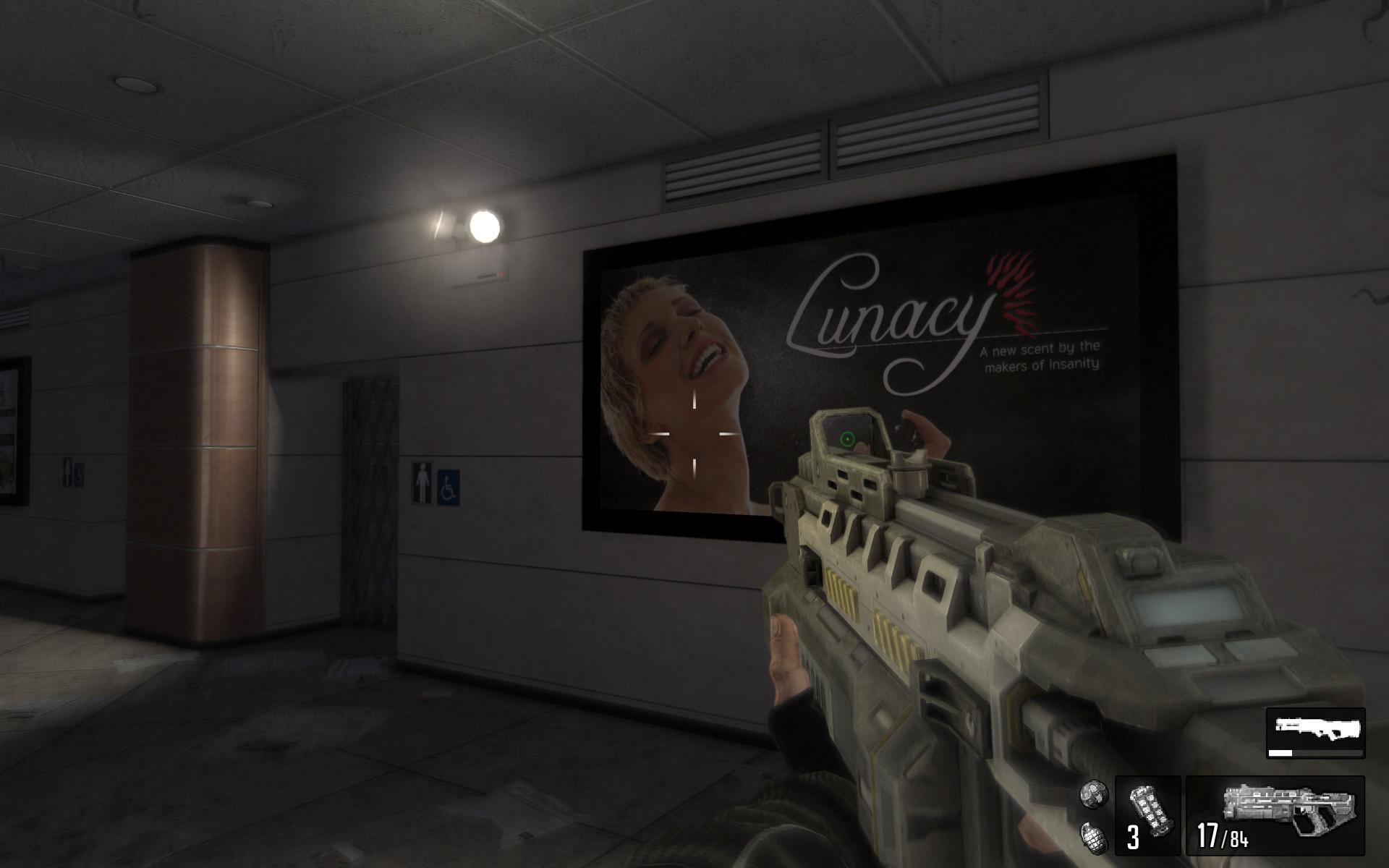Choose the frag grenade icon
The image size is (1389, 868).
click(1092, 837)
